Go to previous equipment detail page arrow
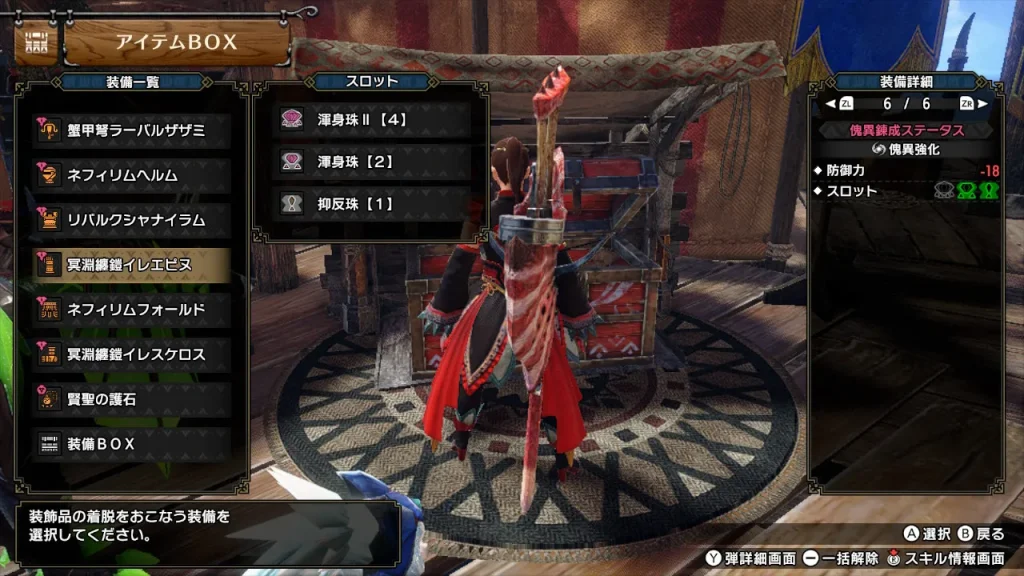Image resolution: width=1024 pixels, height=576 pixels. [831, 103]
